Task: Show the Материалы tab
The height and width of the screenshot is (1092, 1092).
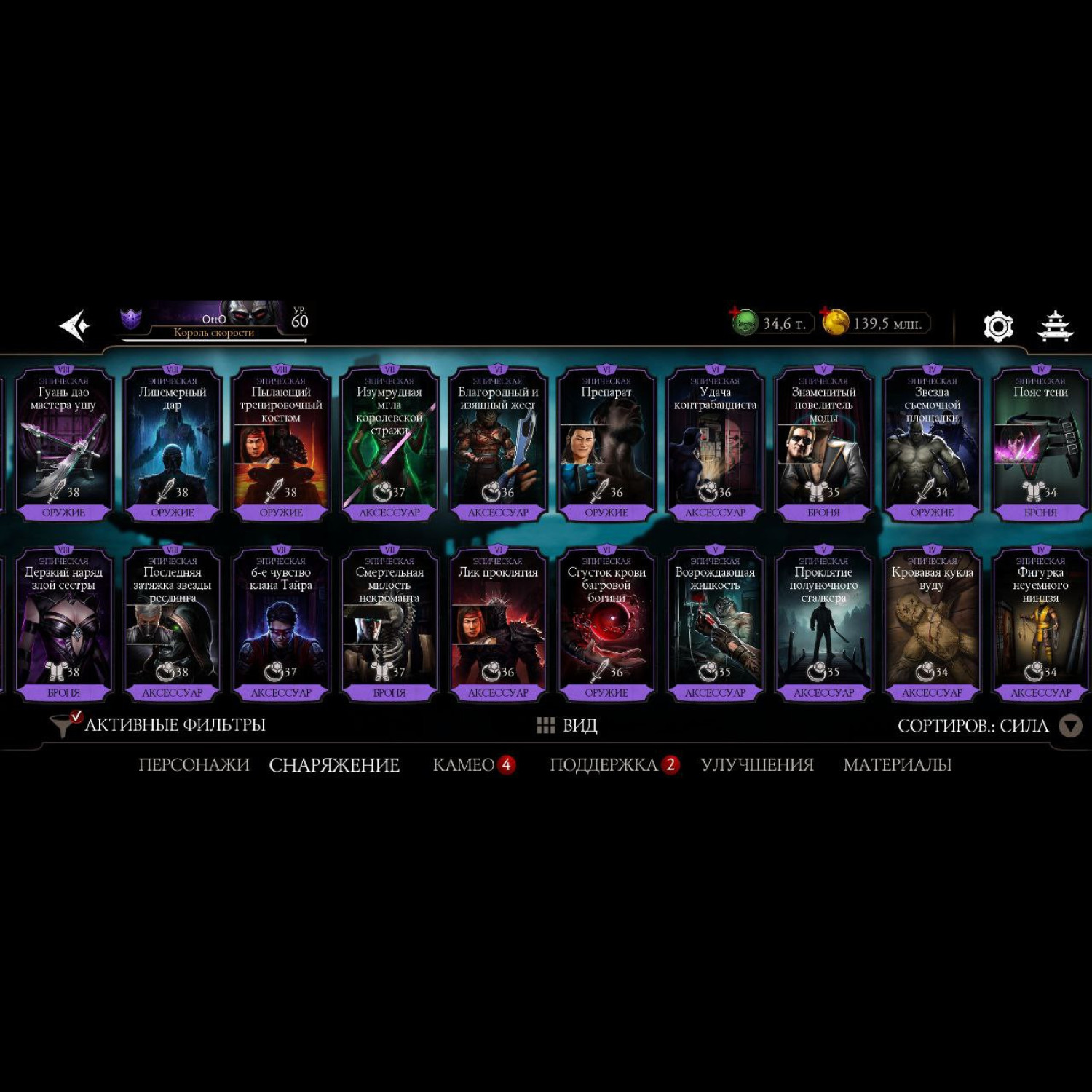Action: point(897,765)
